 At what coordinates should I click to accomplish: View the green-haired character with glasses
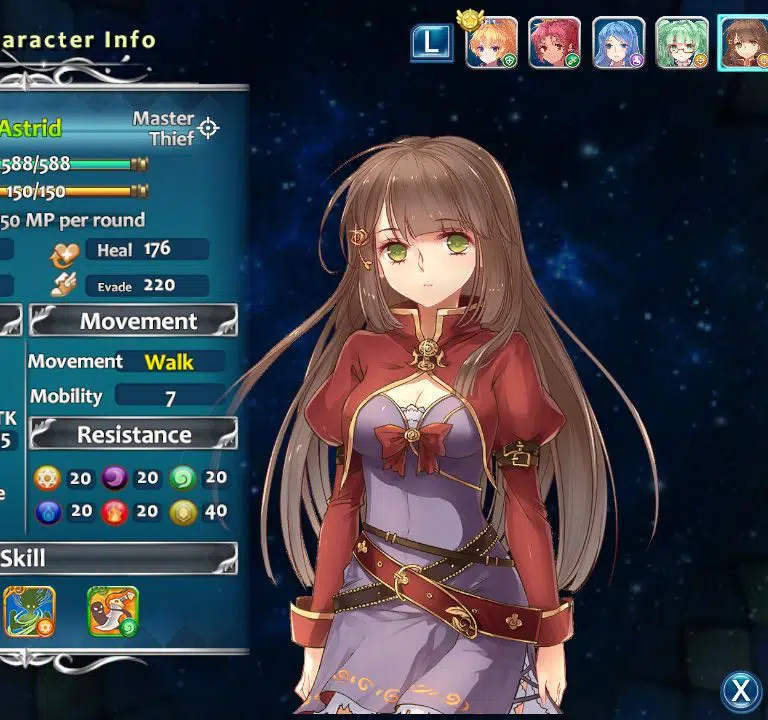pyautogui.click(x=682, y=43)
